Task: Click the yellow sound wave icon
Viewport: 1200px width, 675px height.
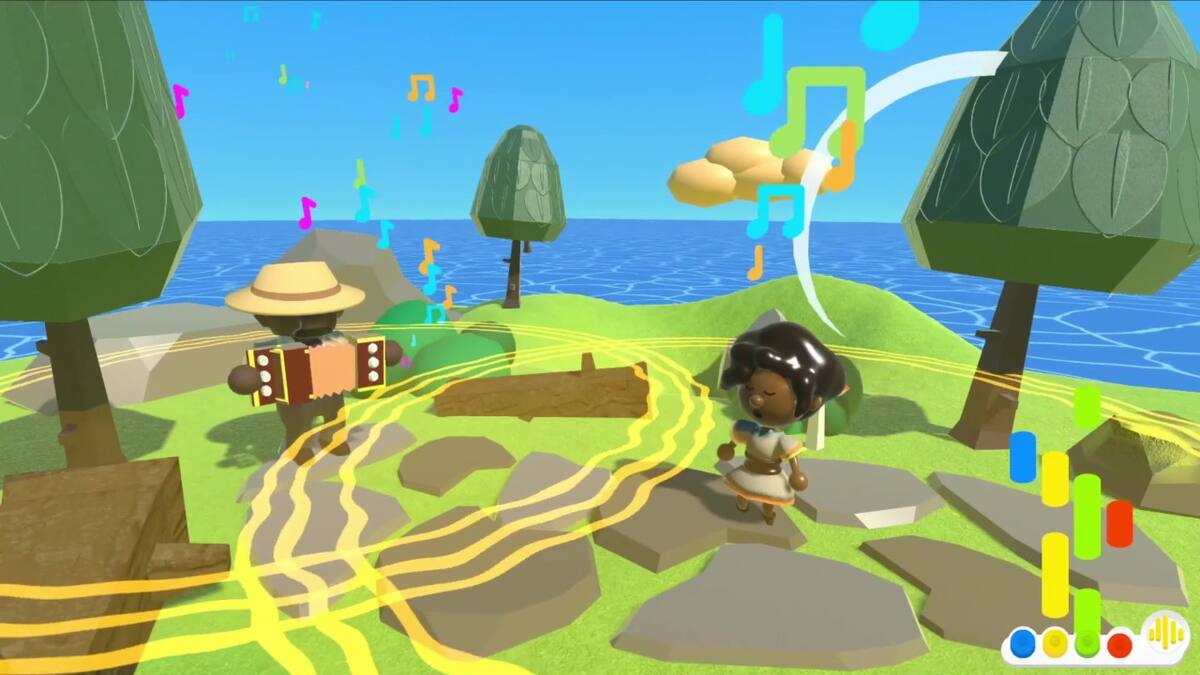Action: [x=1164, y=632]
